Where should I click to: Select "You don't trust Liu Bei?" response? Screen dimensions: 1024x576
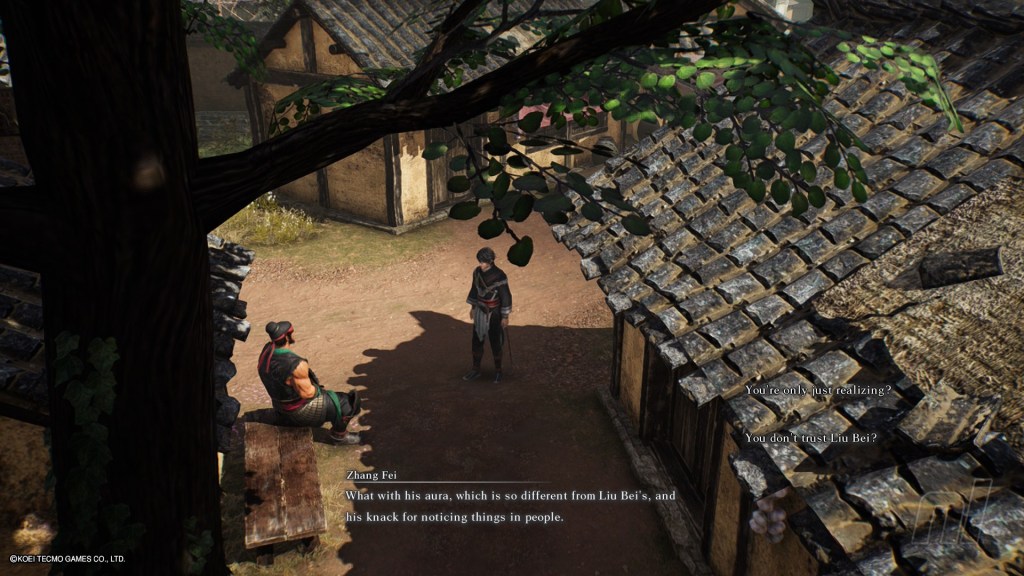point(810,437)
